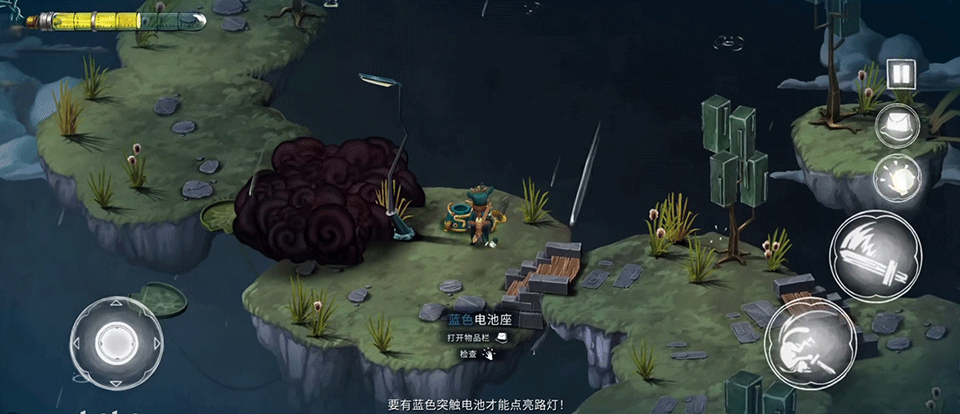Viewport: 960px width, 414px height.
Task: Open the hat inventory button
Action: pyautogui.click(x=896, y=126)
